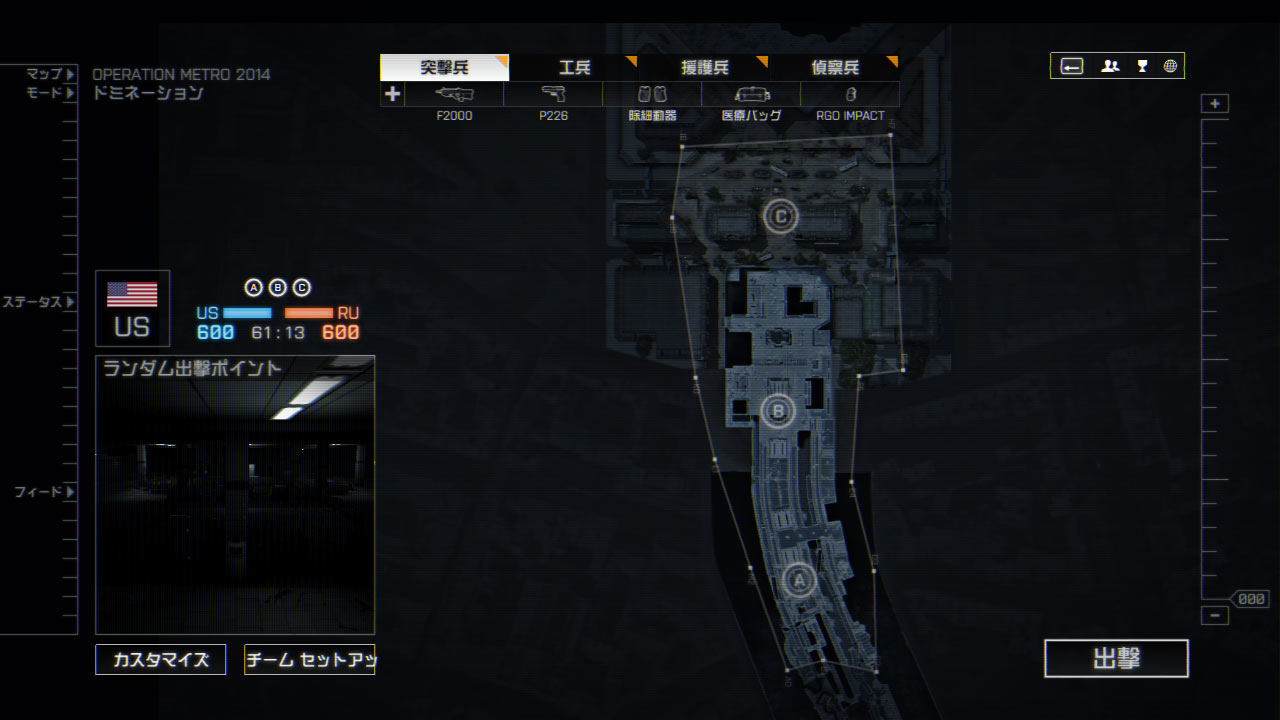Open the trophy scoreboard icon
The image size is (1280, 720).
1142,66
